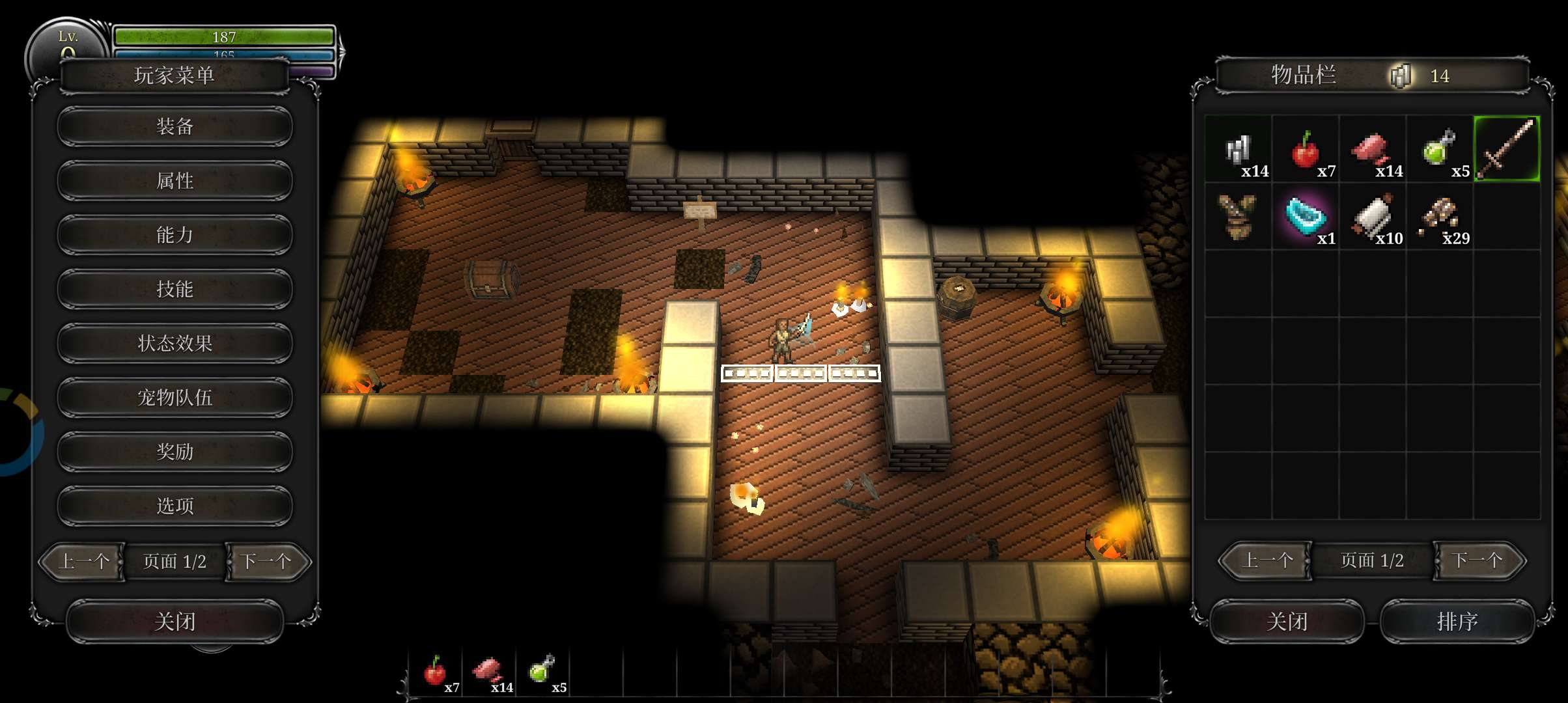Select the cyan gem item in inventory

tap(1306, 216)
